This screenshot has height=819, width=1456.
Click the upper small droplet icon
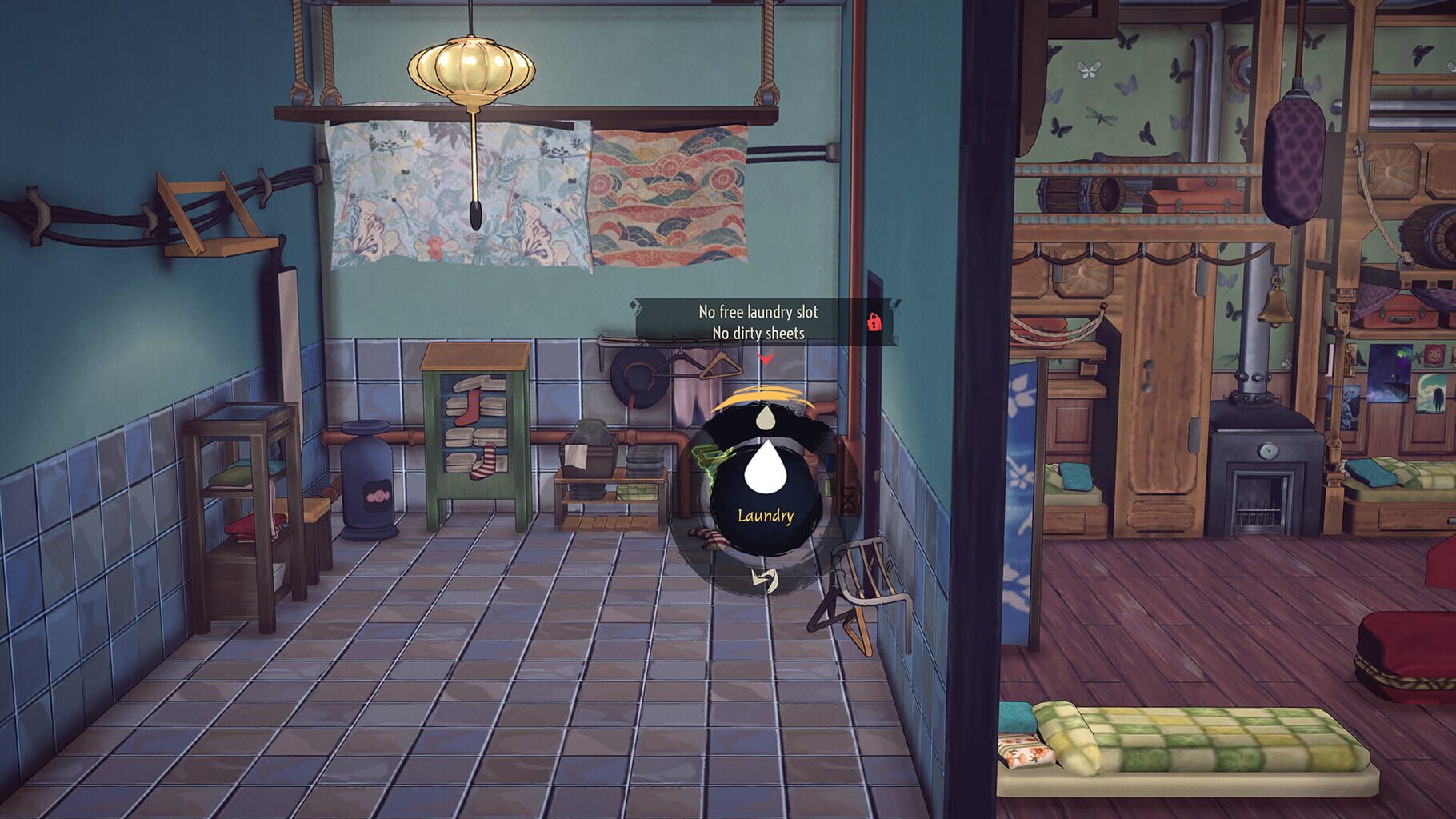(x=764, y=418)
